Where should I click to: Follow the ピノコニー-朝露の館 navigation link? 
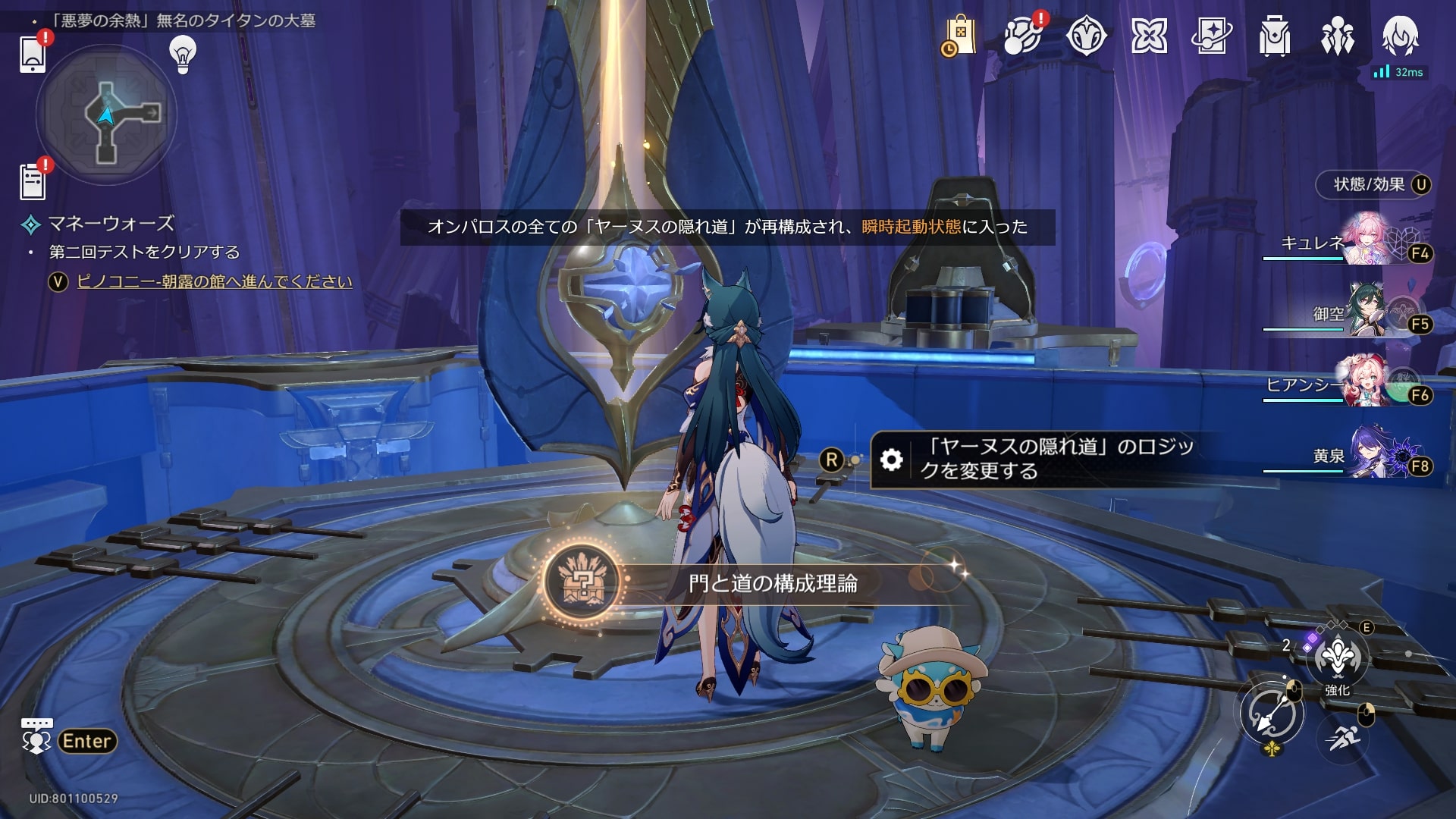coord(215,281)
